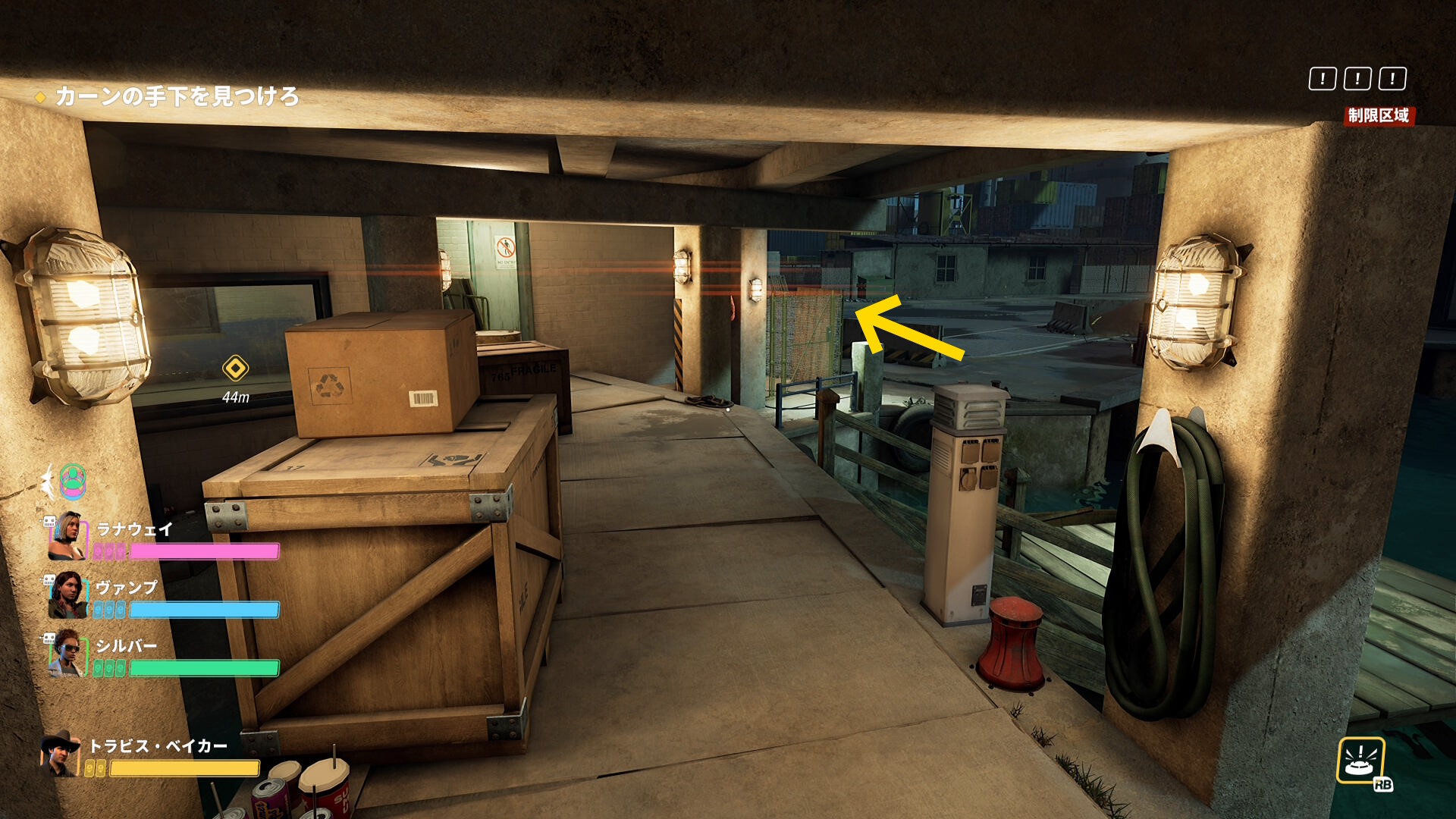
Task: Click トラビス・ベイカー's cowboy hat portrait
Action: (x=61, y=753)
